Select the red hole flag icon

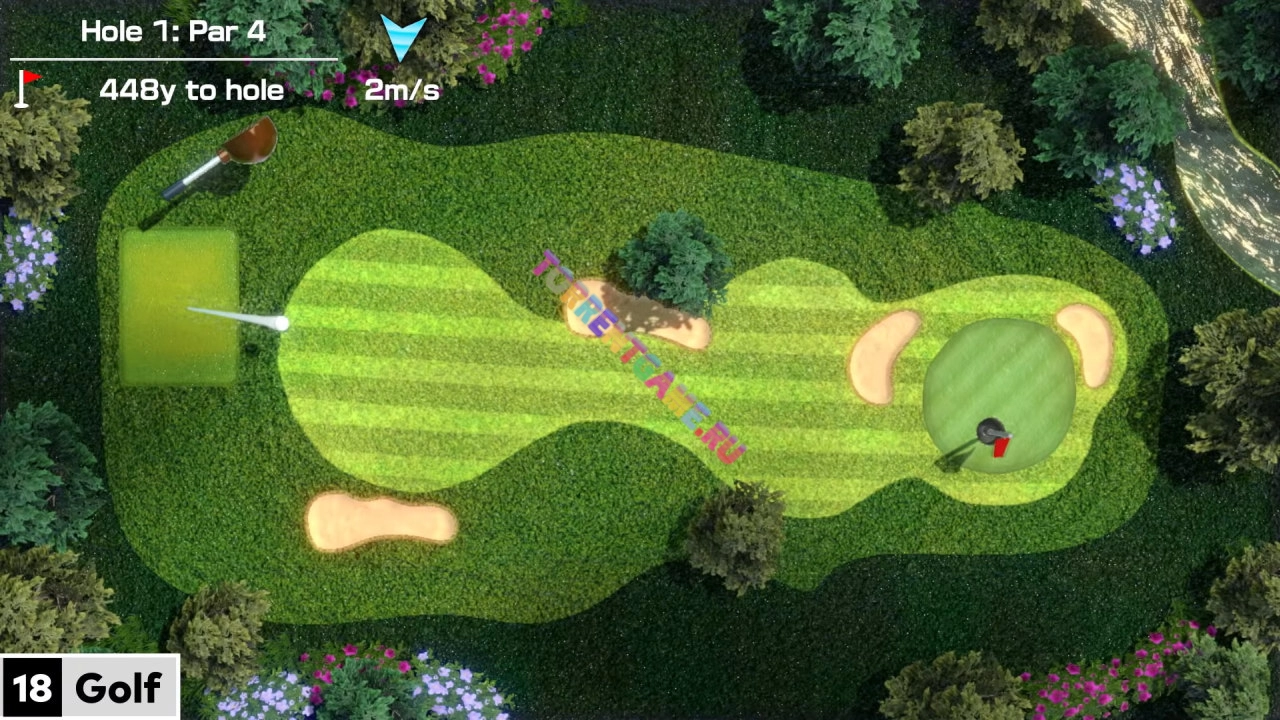[28, 87]
